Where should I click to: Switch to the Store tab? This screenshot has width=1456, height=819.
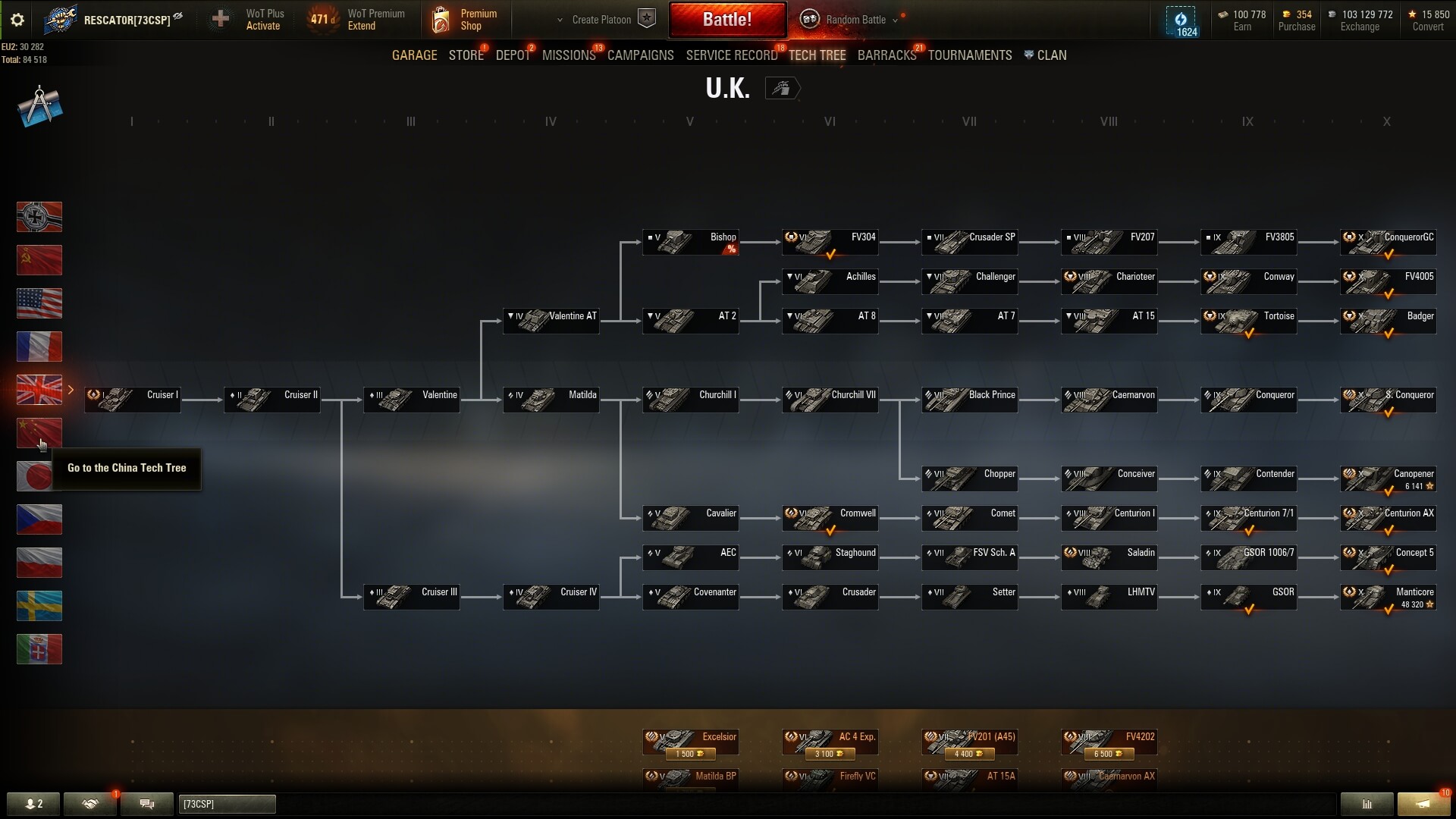tap(466, 55)
